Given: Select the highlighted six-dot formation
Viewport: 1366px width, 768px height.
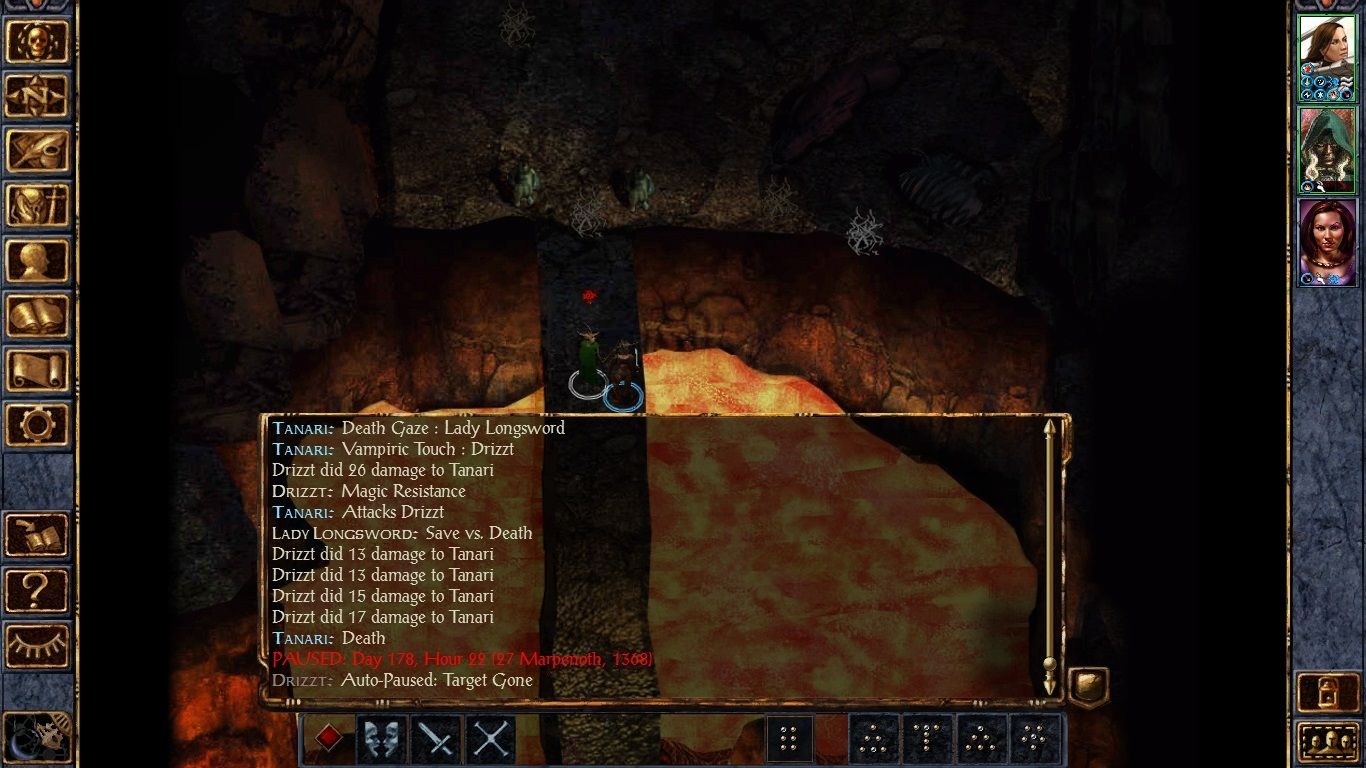Looking at the screenshot, I should (790, 739).
